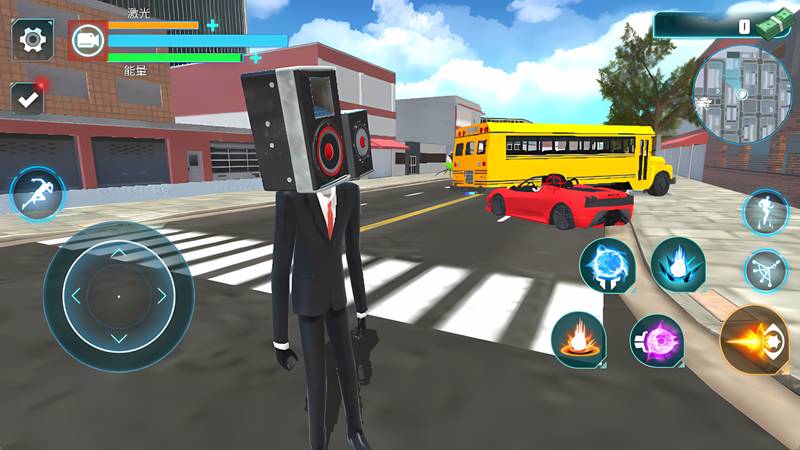Cast the blue energy orb ability

coord(608,266)
